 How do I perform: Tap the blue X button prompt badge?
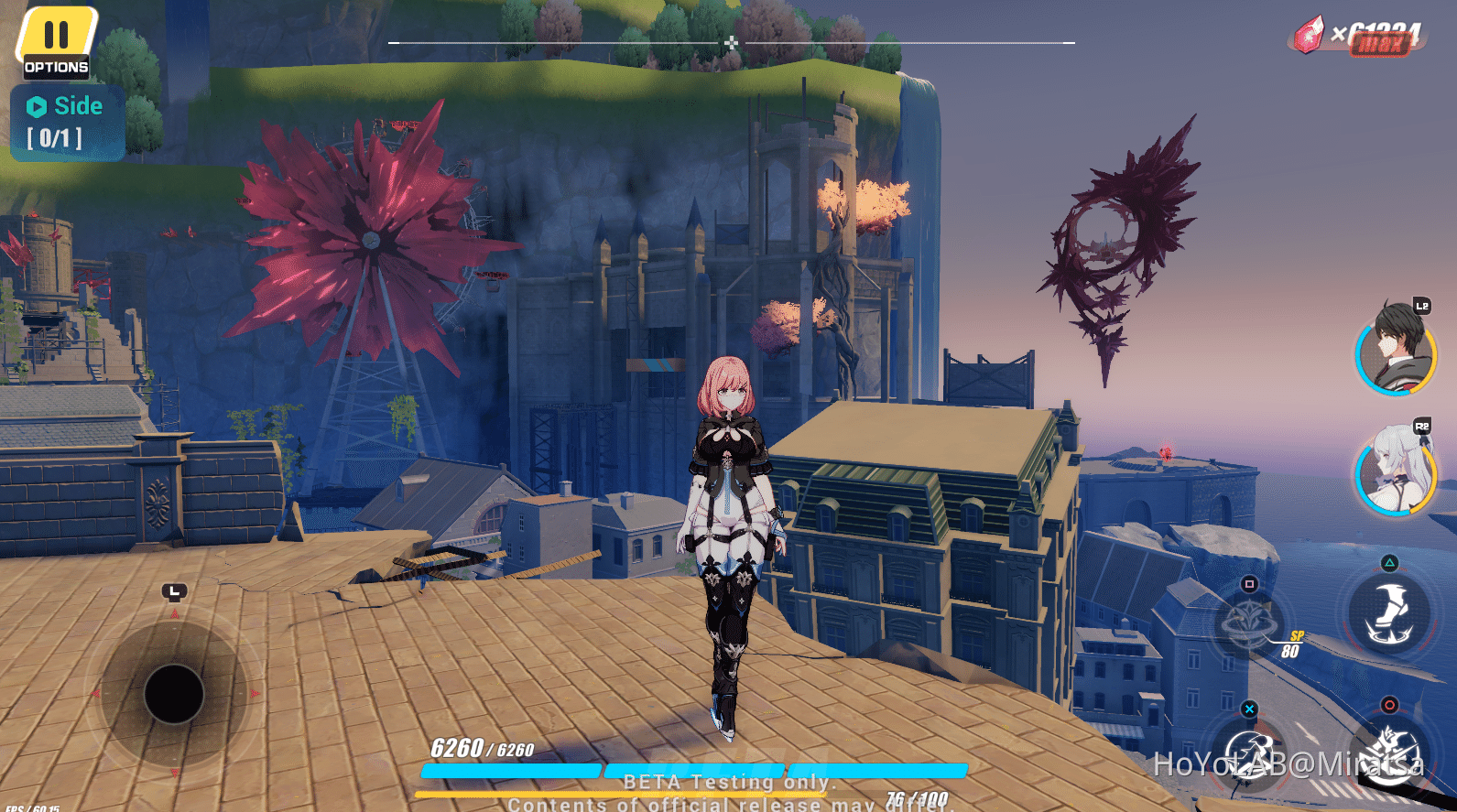coord(1249,709)
